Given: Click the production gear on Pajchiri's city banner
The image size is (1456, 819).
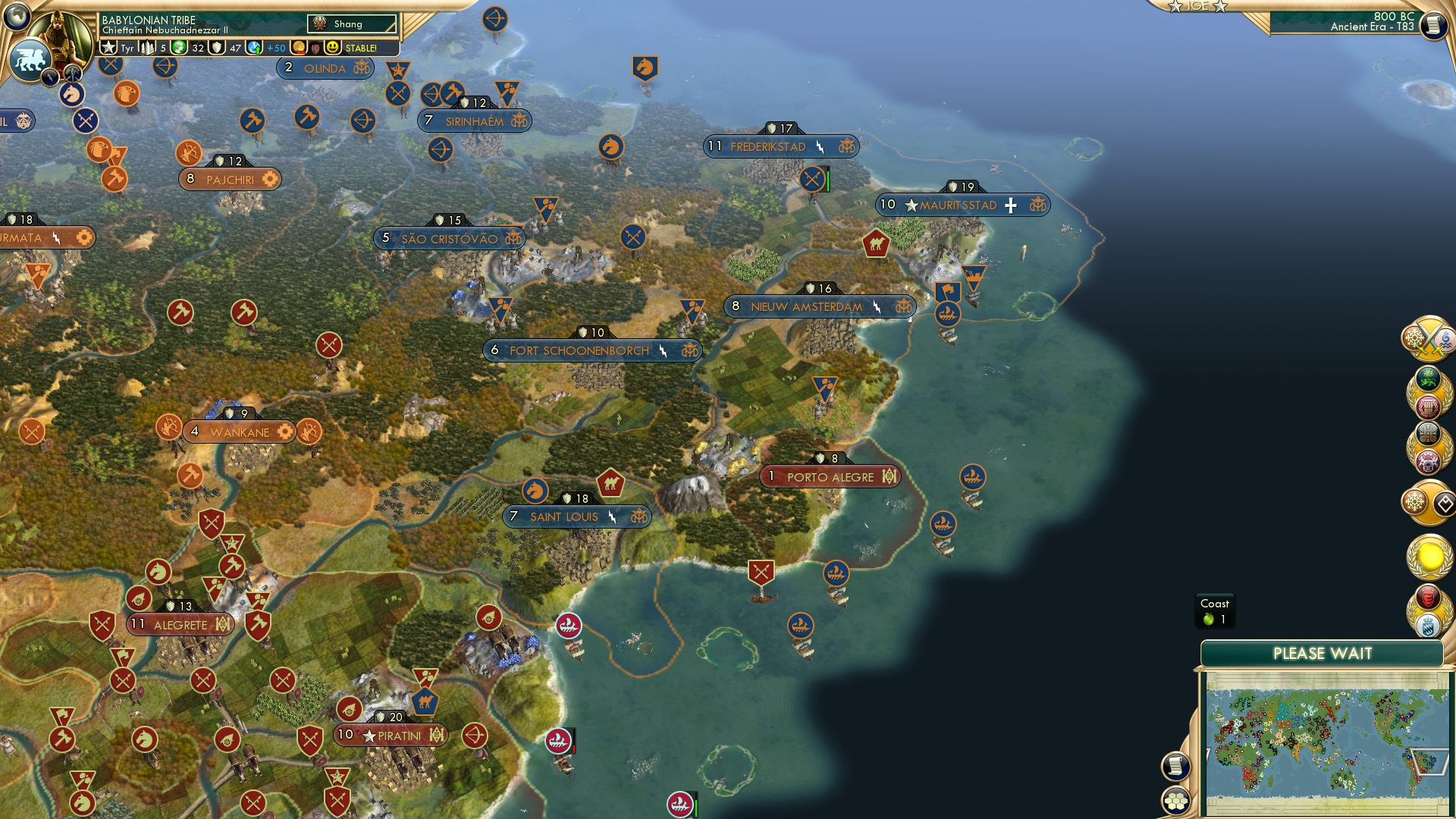Looking at the screenshot, I should click(270, 179).
